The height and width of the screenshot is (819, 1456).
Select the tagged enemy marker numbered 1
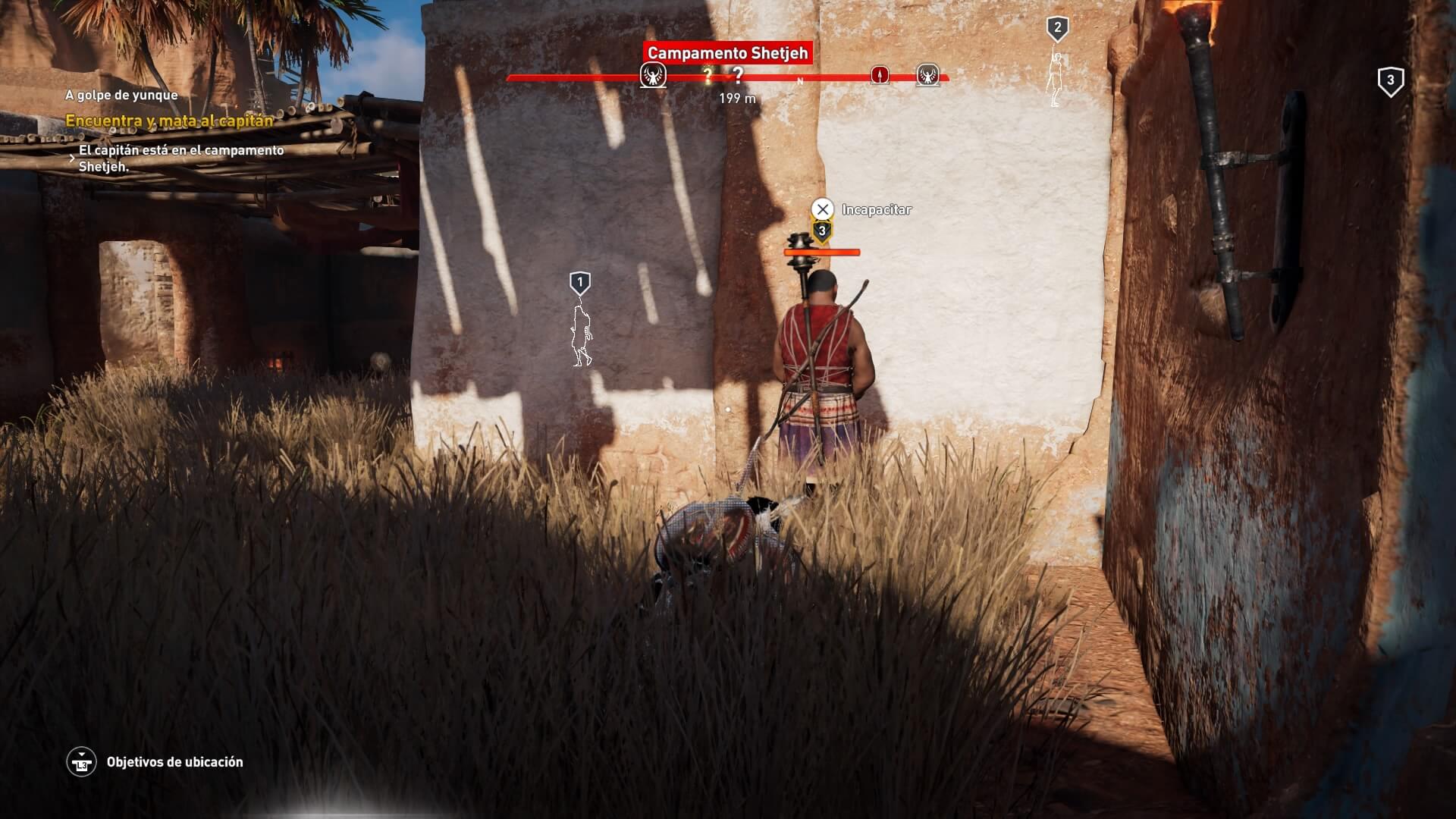click(x=580, y=284)
